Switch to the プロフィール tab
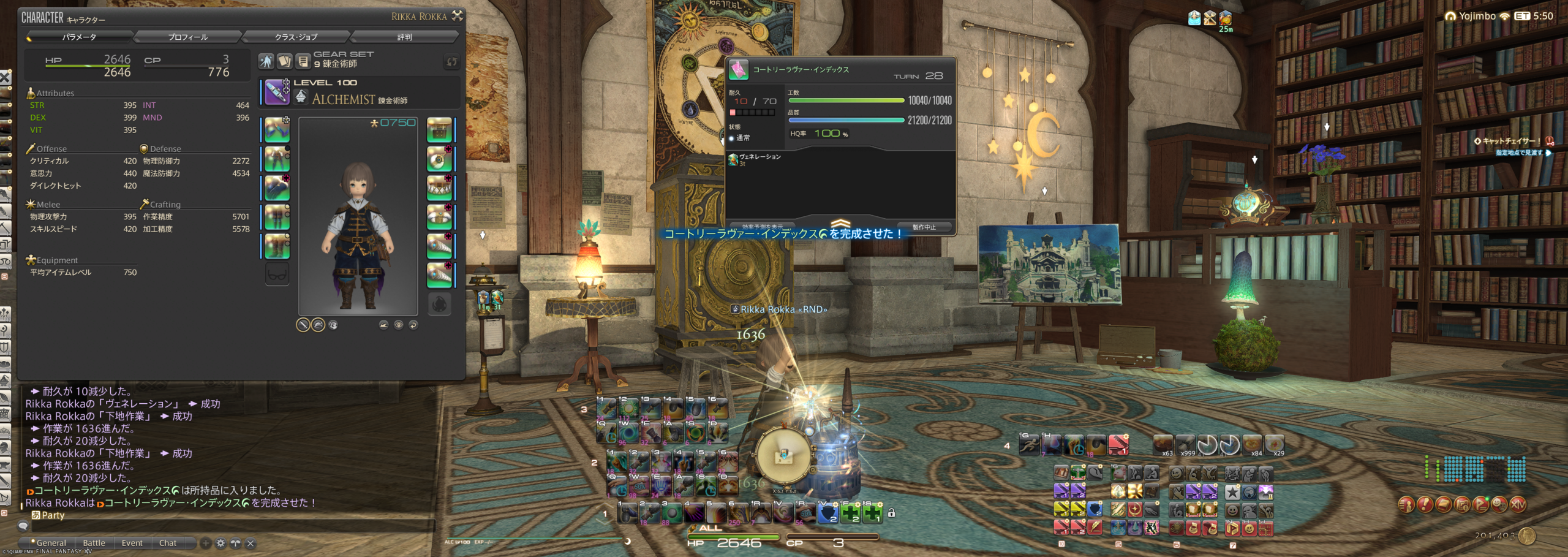The height and width of the screenshot is (557, 1568). 188,37
